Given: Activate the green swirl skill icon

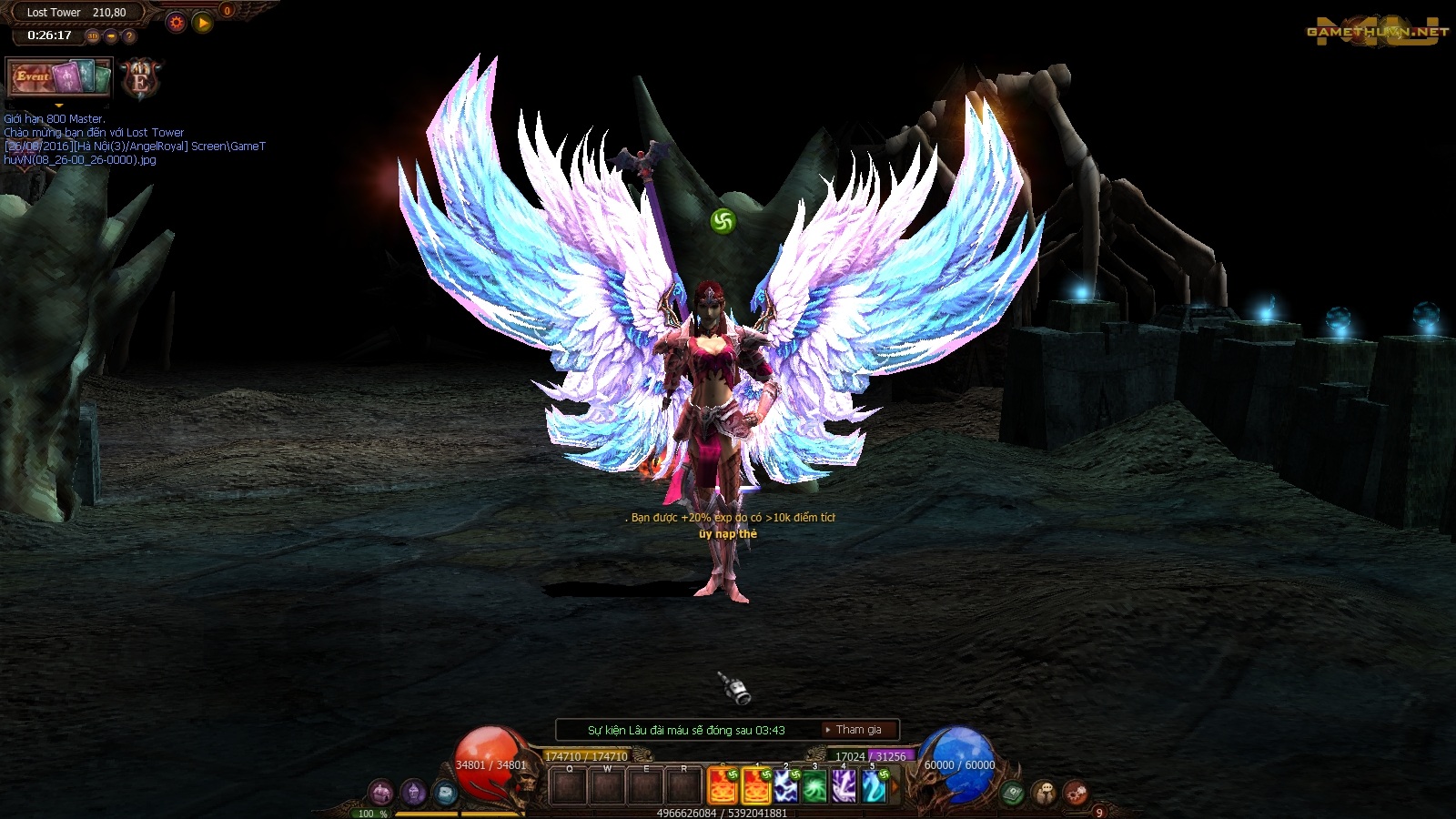Looking at the screenshot, I should [x=814, y=787].
